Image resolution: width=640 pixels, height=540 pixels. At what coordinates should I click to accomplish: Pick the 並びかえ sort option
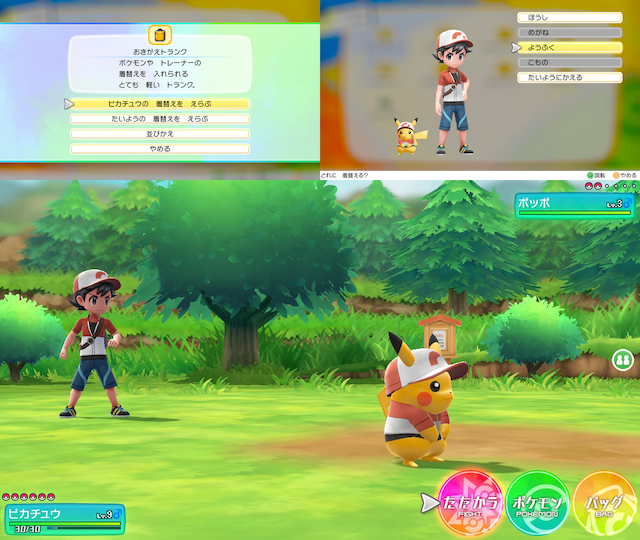[160, 133]
